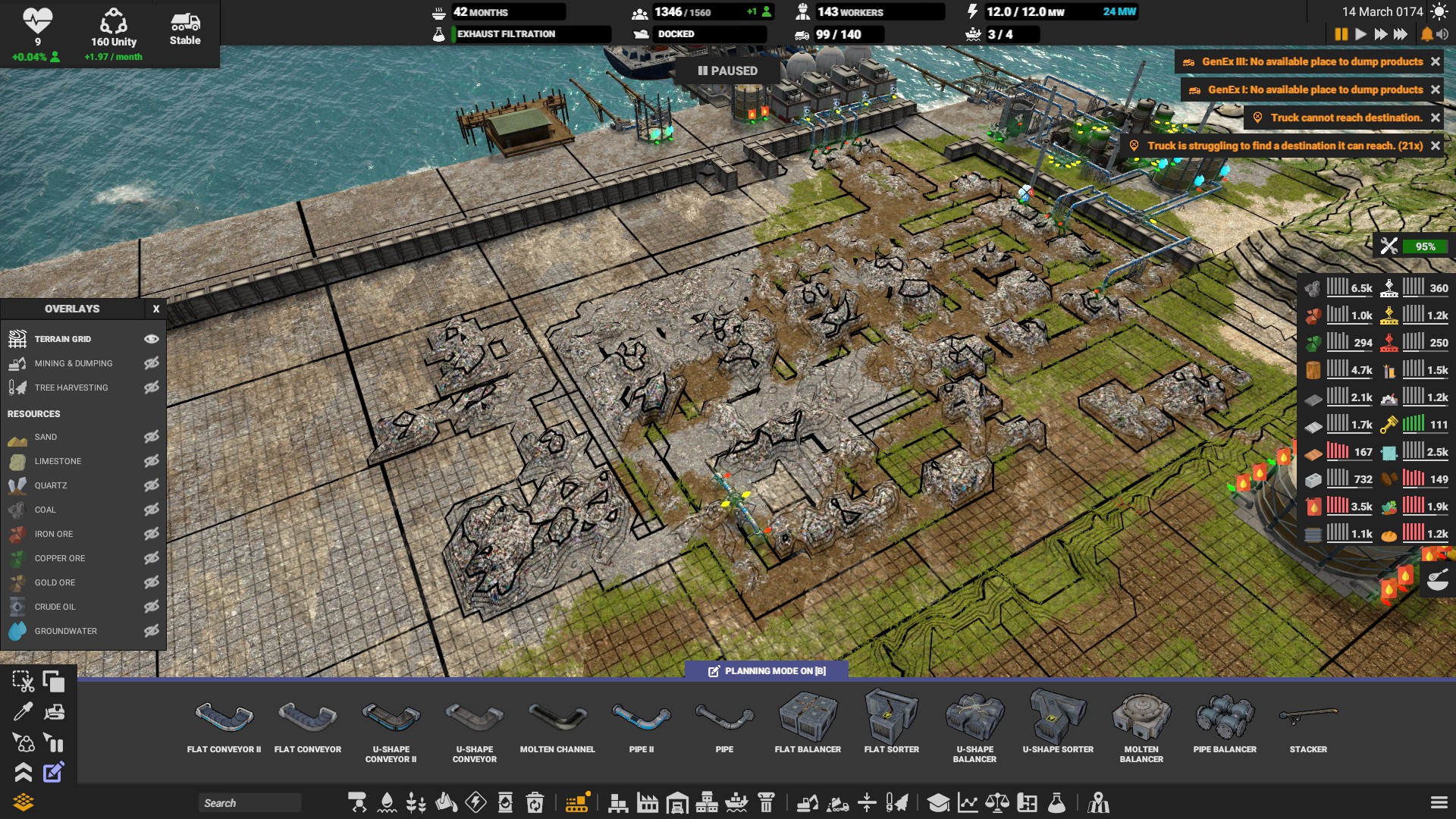Open the hamburger menu at bottom right
Screen dimensions: 1456x819
point(1439,802)
